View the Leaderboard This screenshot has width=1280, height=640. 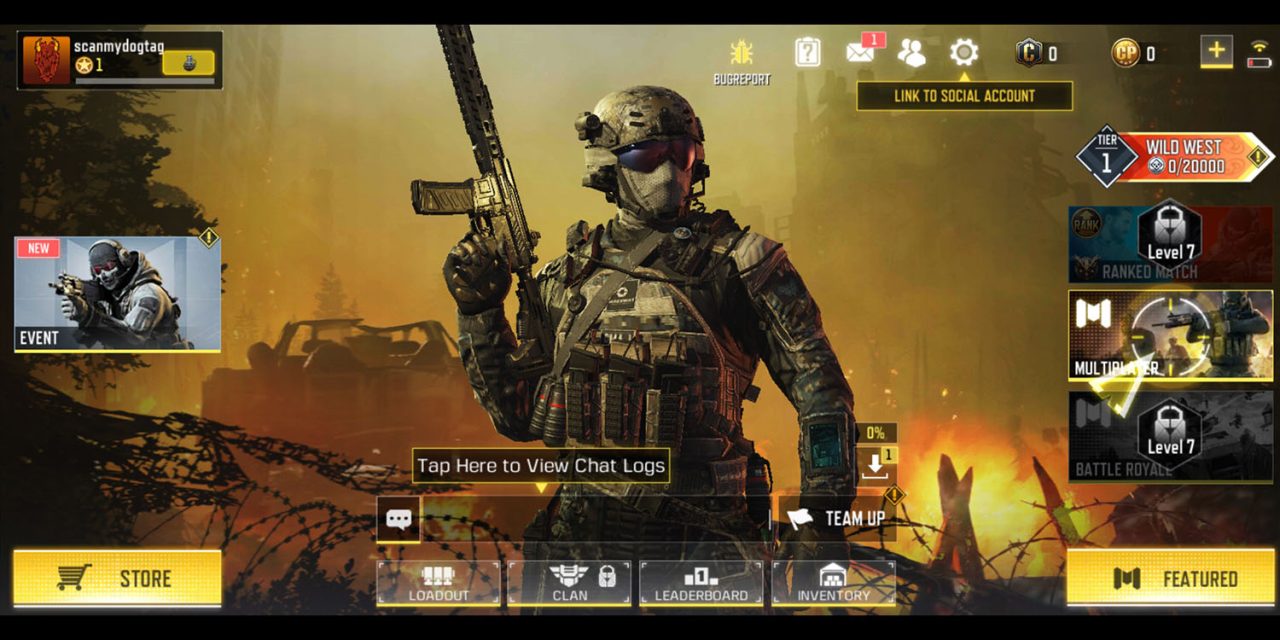tap(701, 582)
